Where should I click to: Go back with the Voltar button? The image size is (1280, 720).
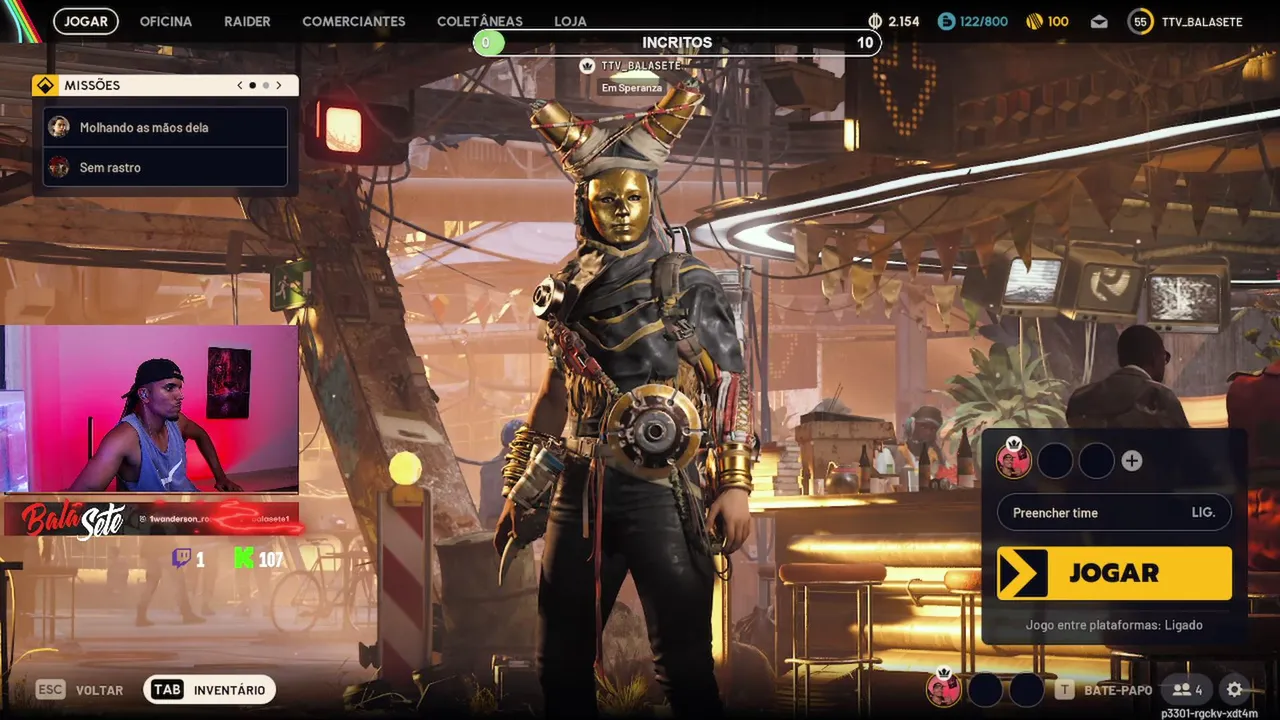(x=82, y=690)
